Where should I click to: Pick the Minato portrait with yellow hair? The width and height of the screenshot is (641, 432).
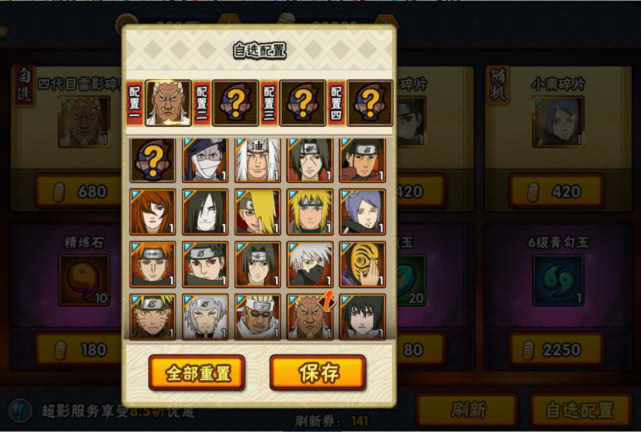pos(309,211)
